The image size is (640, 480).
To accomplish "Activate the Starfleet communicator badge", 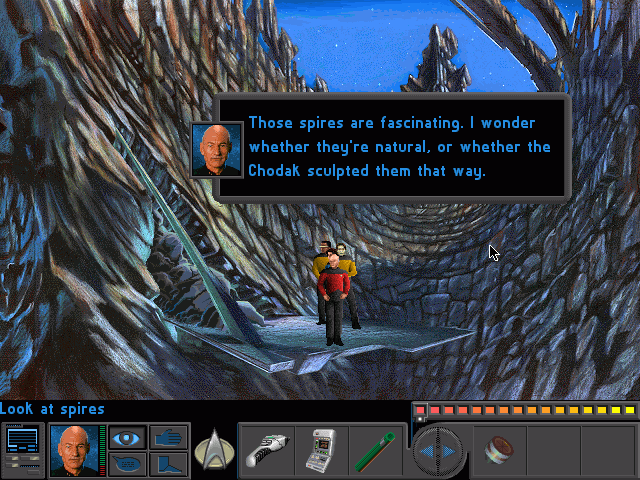I will pos(213,449).
